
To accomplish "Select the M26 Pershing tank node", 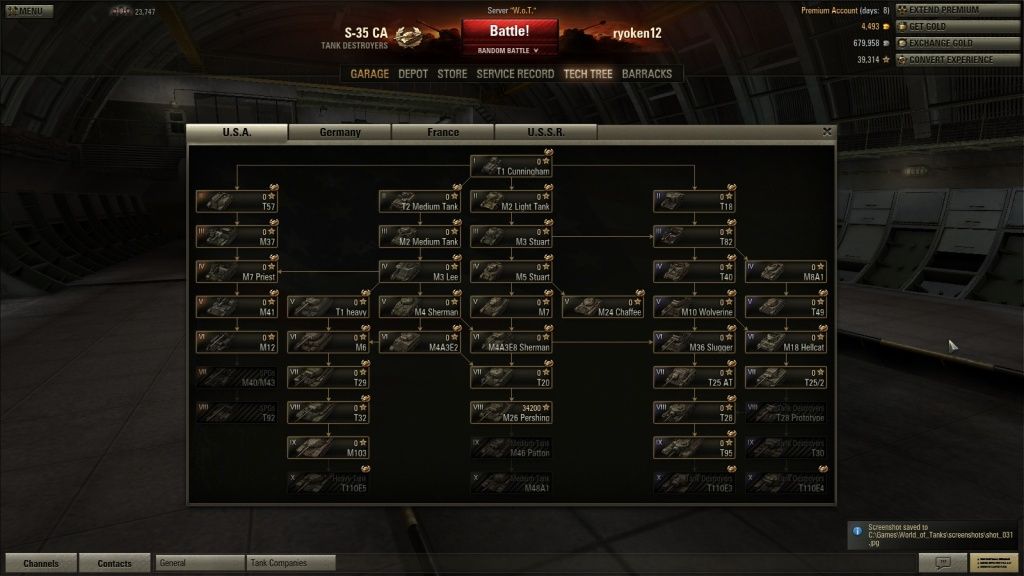I will click(x=511, y=412).
